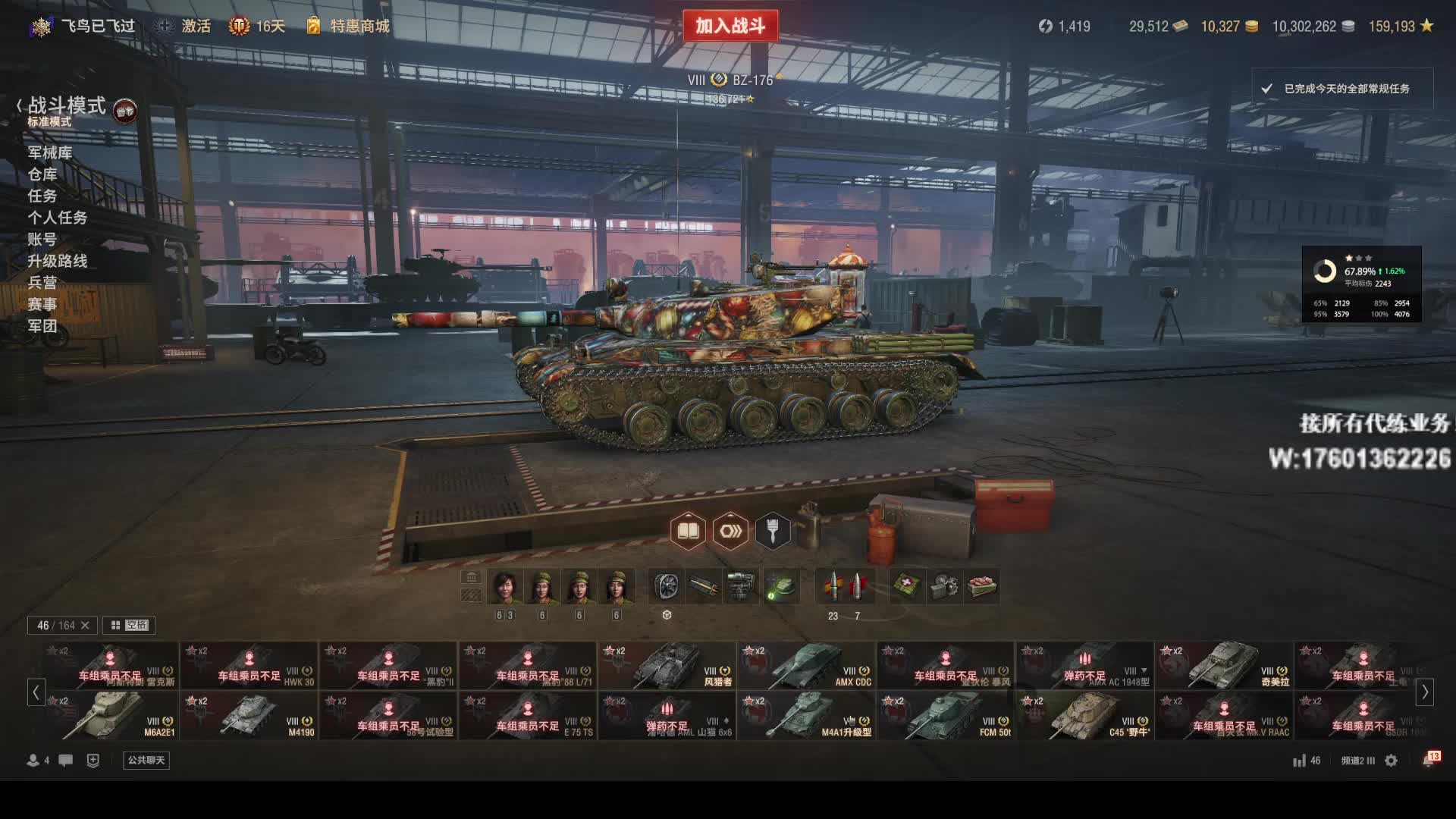Image resolution: width=1456 pixels, height=819 pixels.
Task: Select the first aid kit consumable slot
Action: [906, 586]
